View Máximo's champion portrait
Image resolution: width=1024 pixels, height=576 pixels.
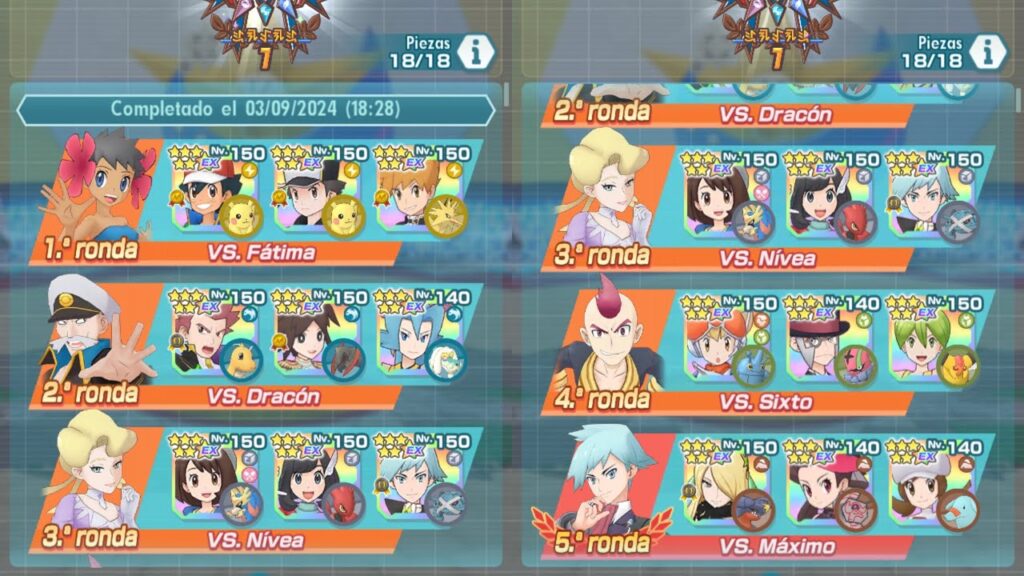[x=610, y=480]
